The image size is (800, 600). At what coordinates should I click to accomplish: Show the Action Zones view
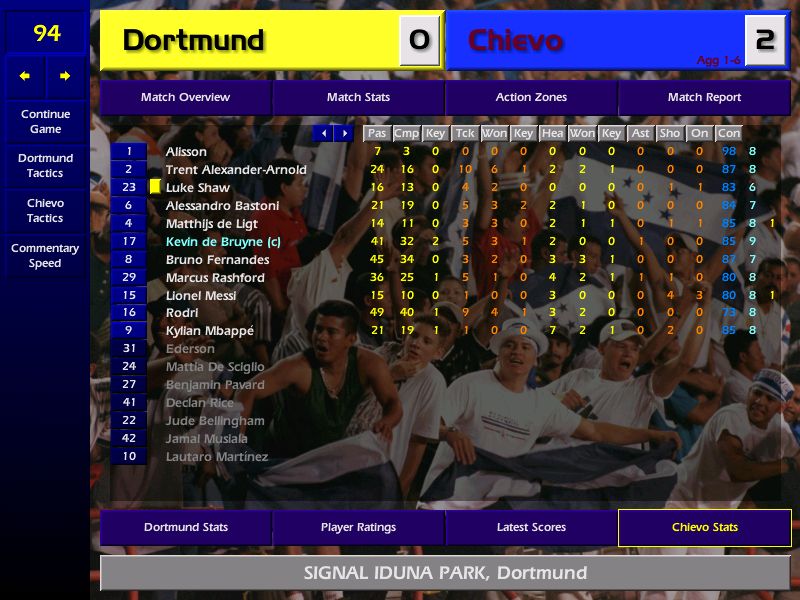tap(531, 97)
